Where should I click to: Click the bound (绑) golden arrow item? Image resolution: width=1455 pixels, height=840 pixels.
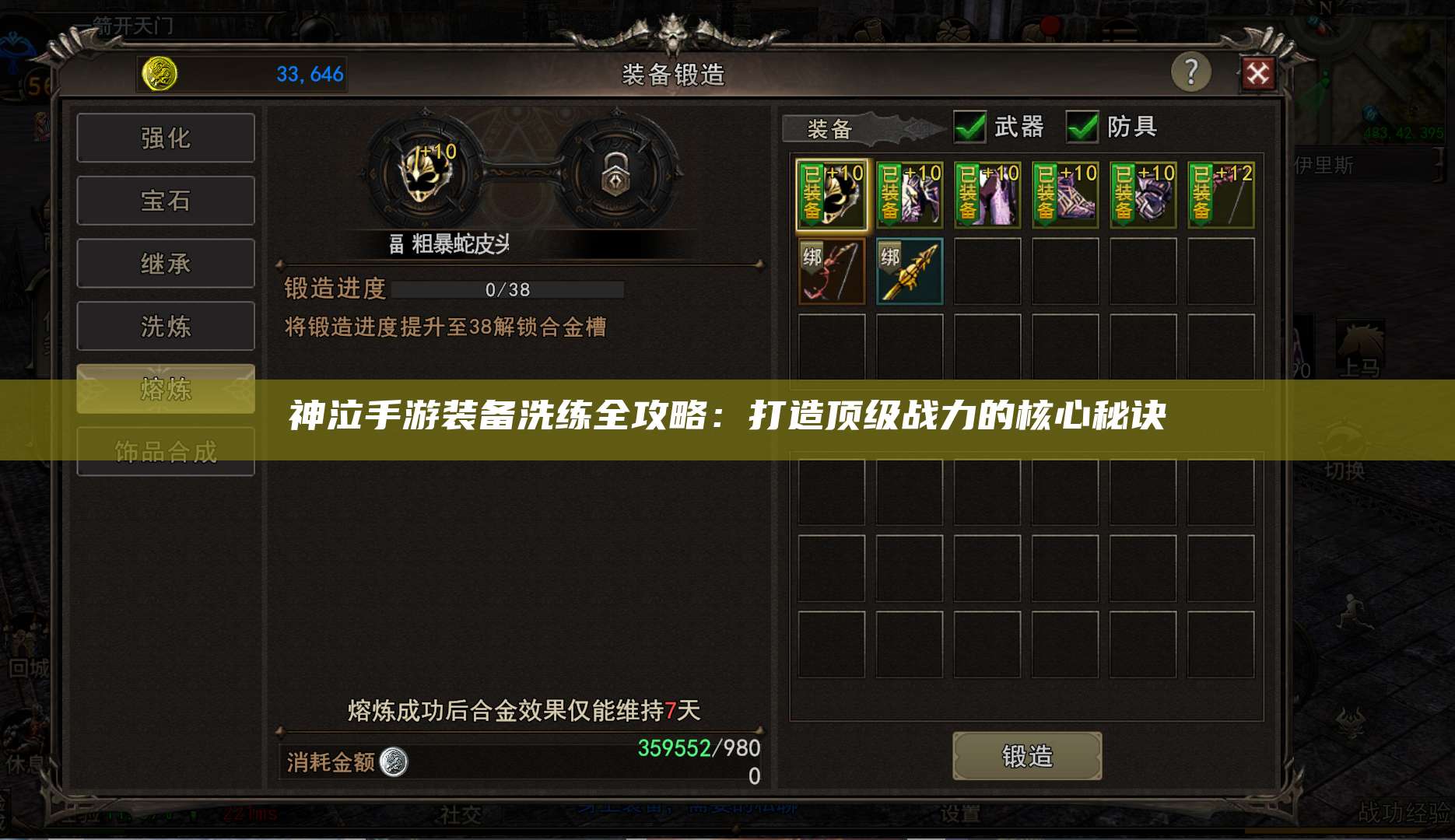[x=909, y=271]
